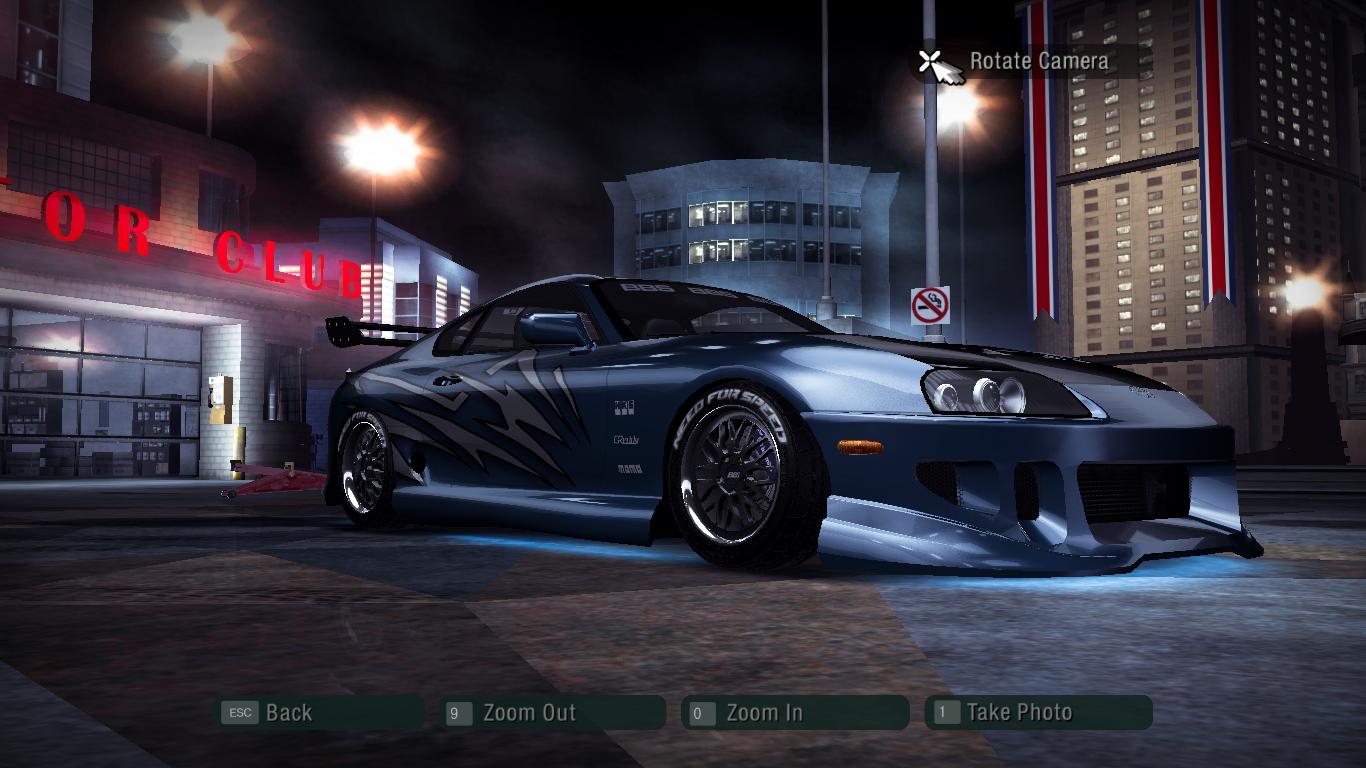Choose the Zoom In button

(764, 713)
